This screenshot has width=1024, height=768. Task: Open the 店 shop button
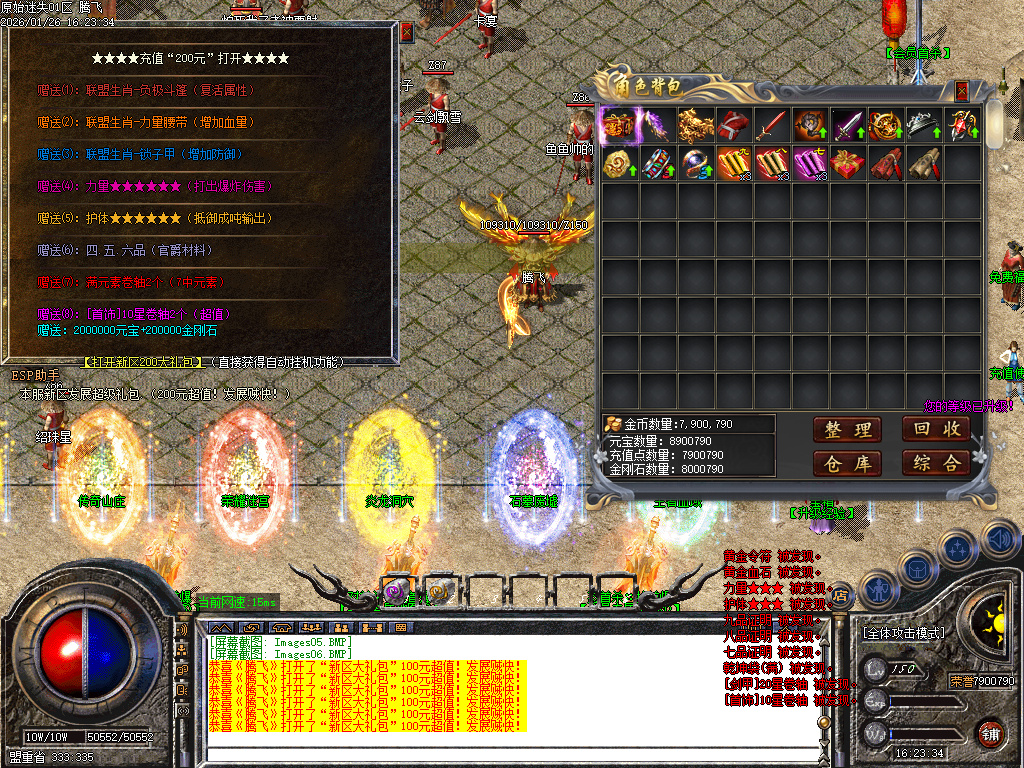(x=840, y=594)
